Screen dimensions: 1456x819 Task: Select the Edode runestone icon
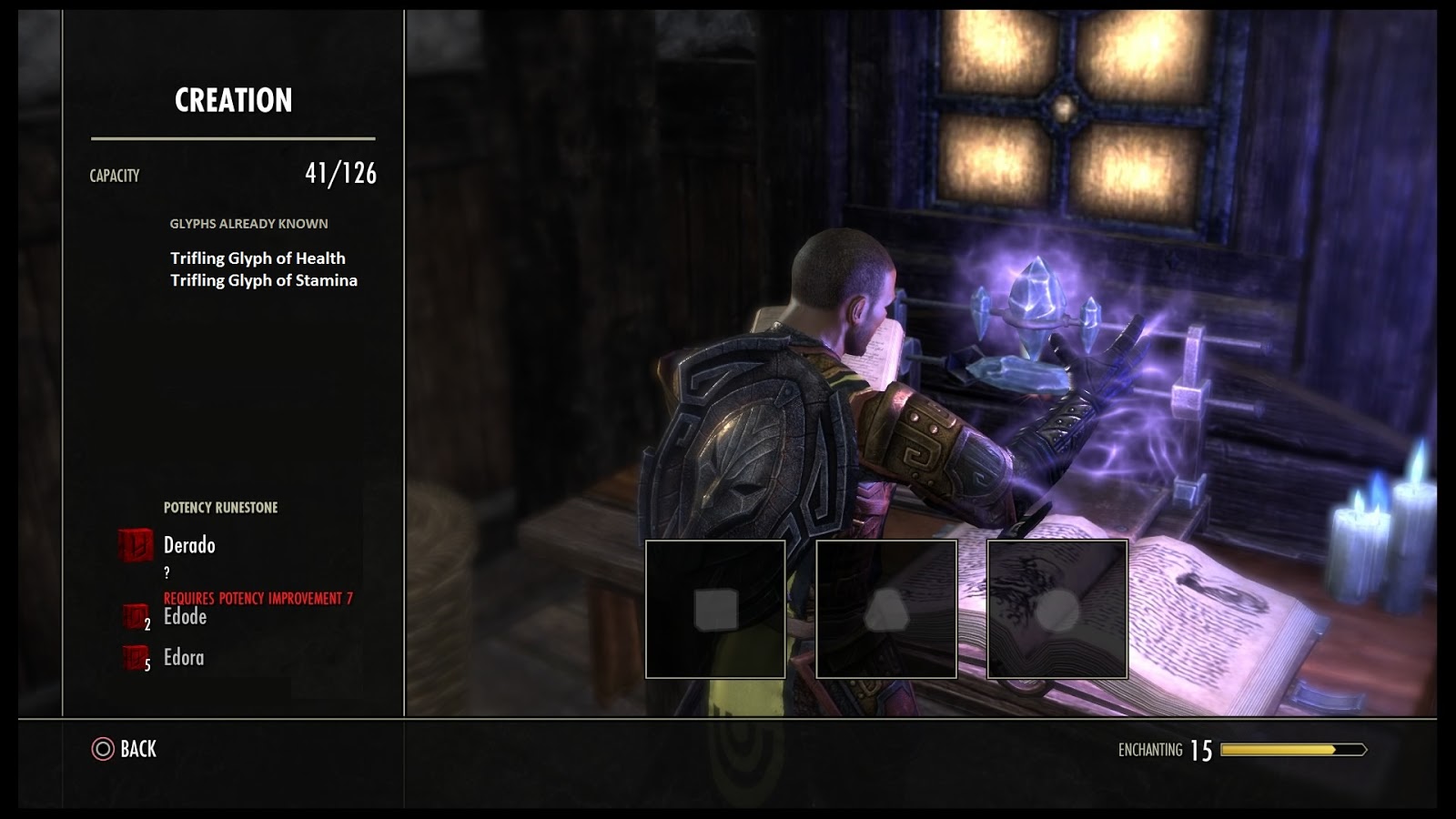(136, 617)
